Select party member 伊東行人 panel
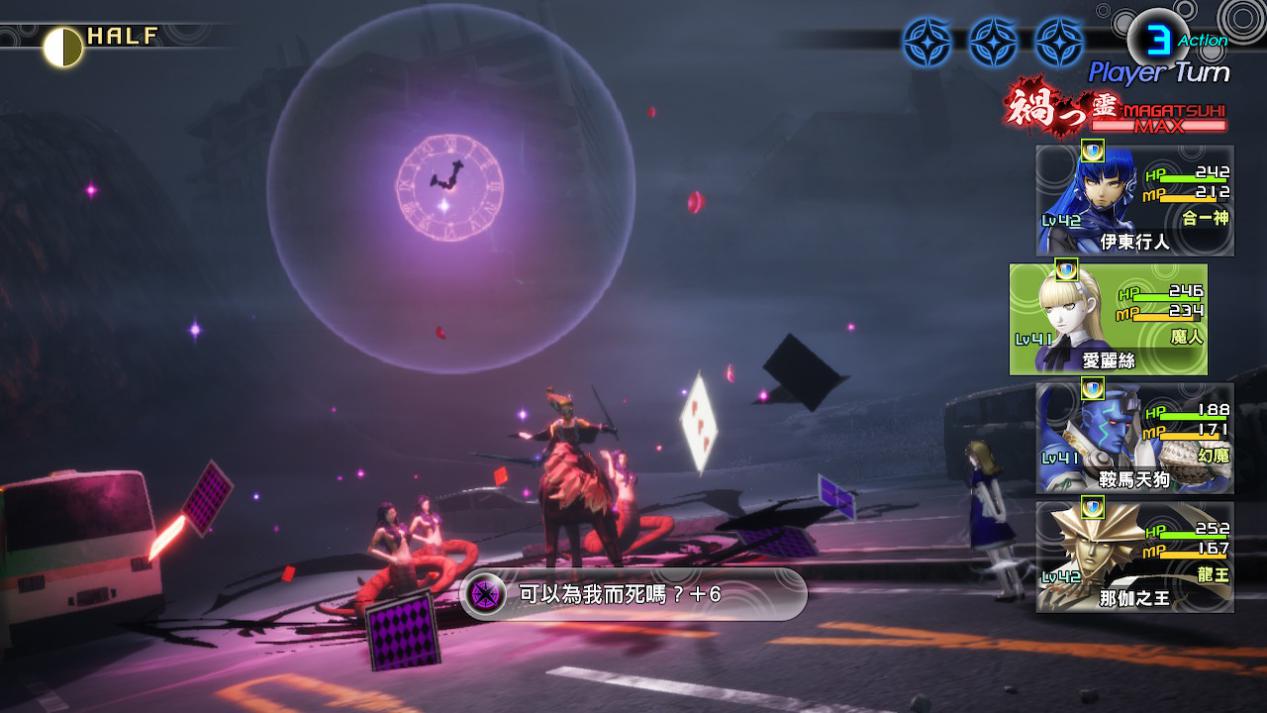 [1134, 201]
